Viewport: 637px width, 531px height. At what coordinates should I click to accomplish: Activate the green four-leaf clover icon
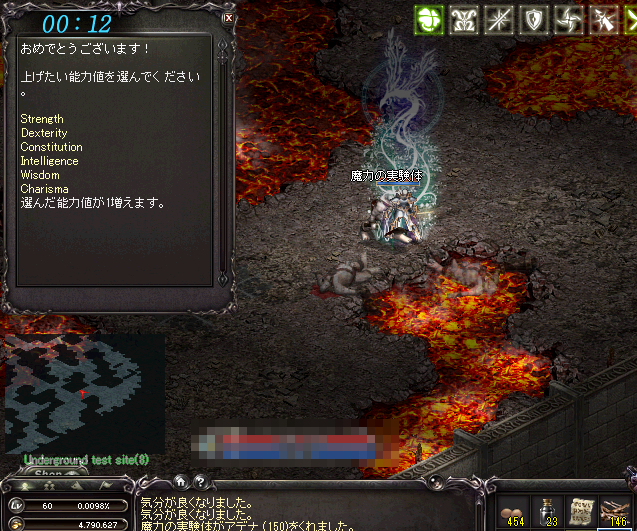click(x=430, y=19)
